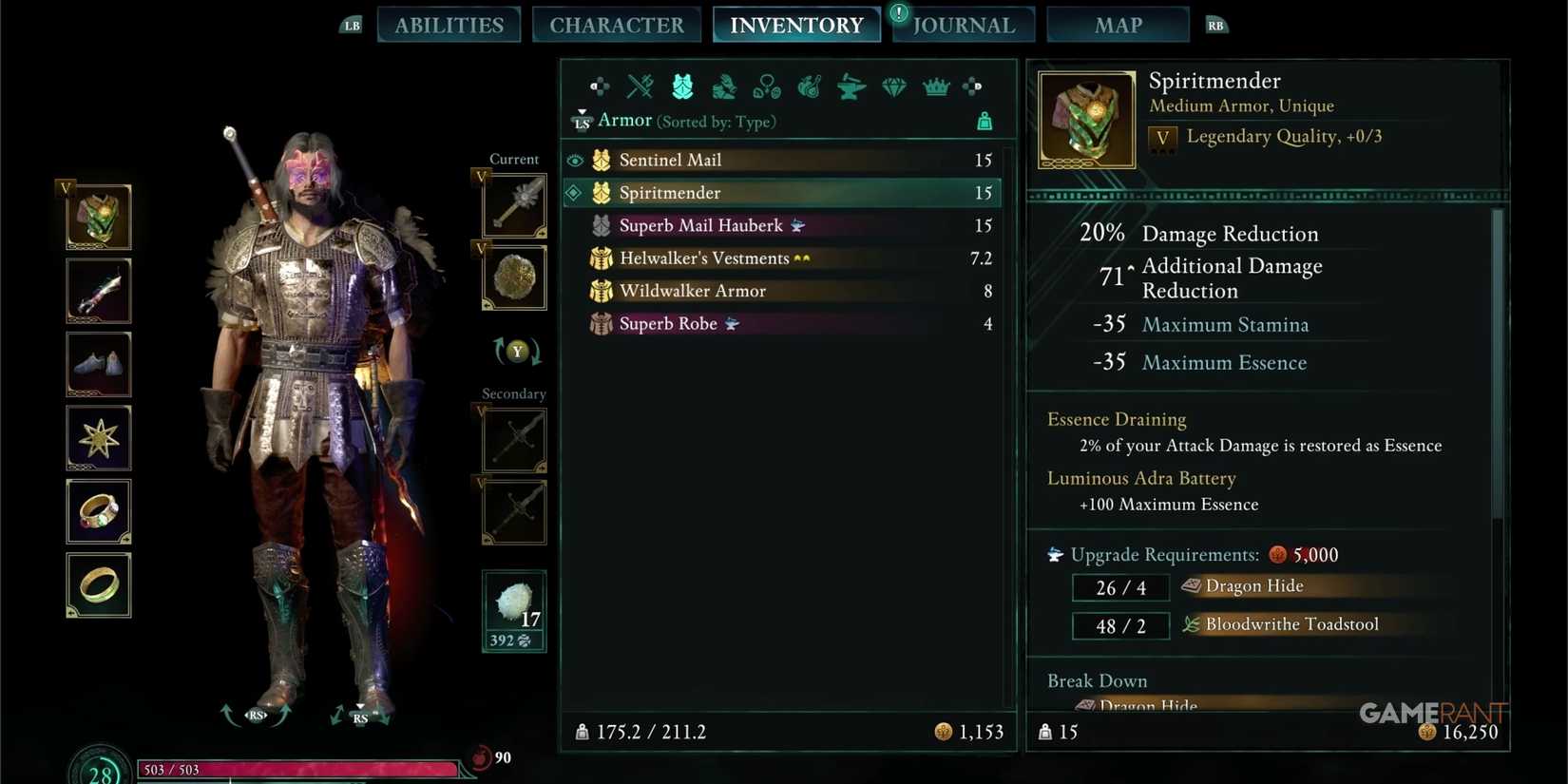The width and height of the screenshot is (1568, 784).
Task: Expand the Break Down section
Action: coord(1097,680)
